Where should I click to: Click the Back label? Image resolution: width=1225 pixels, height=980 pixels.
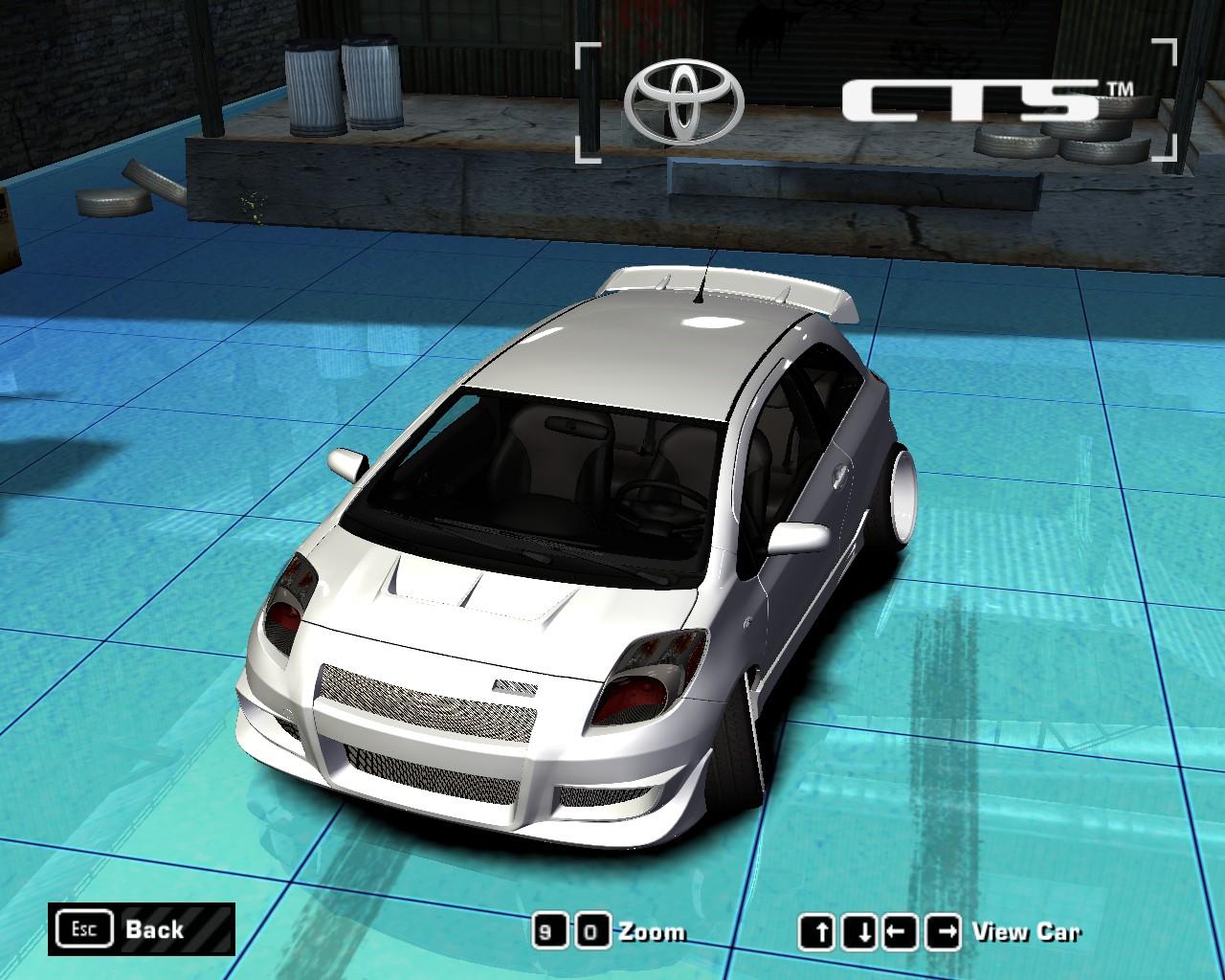pos(153,929)
